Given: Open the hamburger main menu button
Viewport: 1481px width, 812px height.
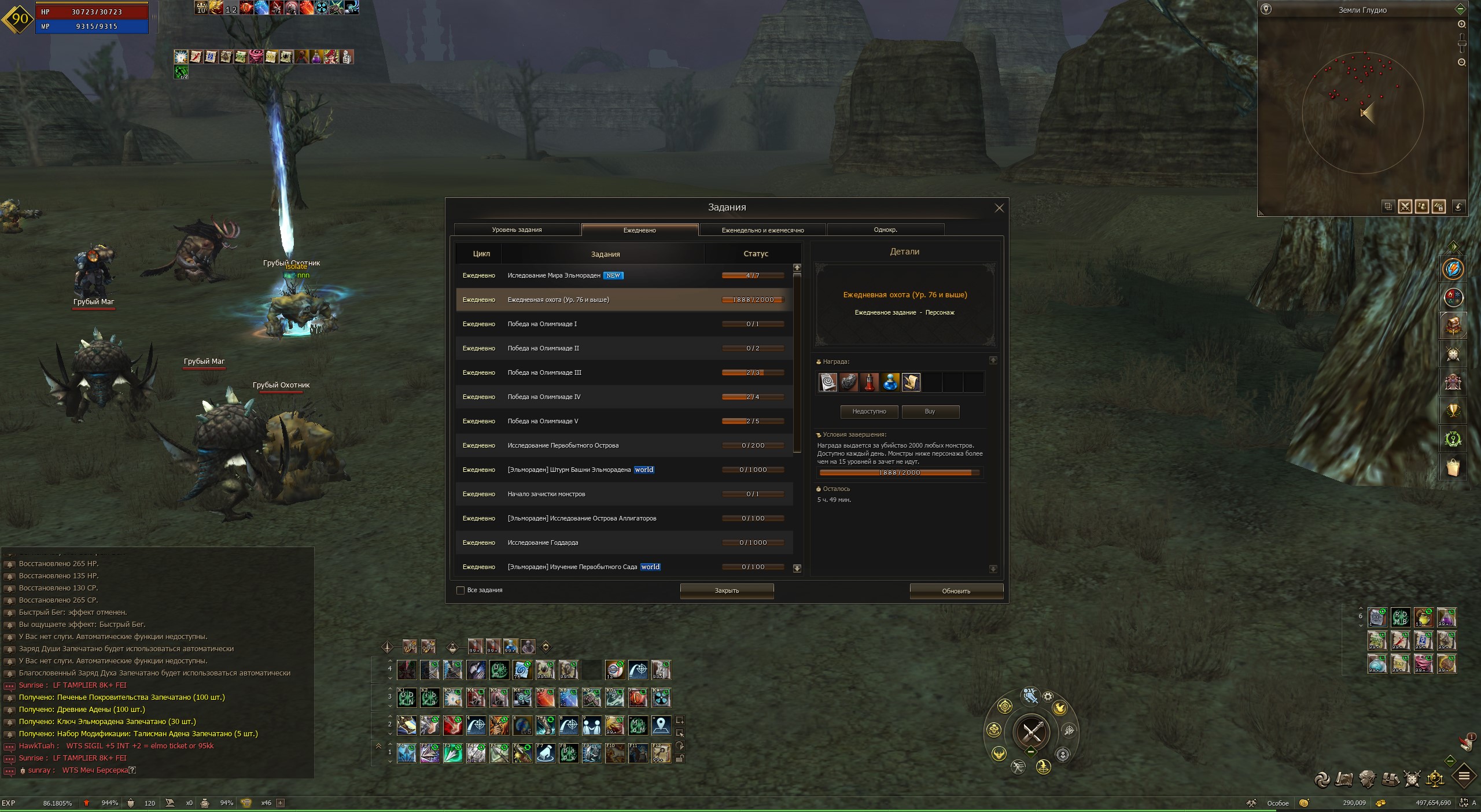Looking at the screenshot, I should 1464,776.
